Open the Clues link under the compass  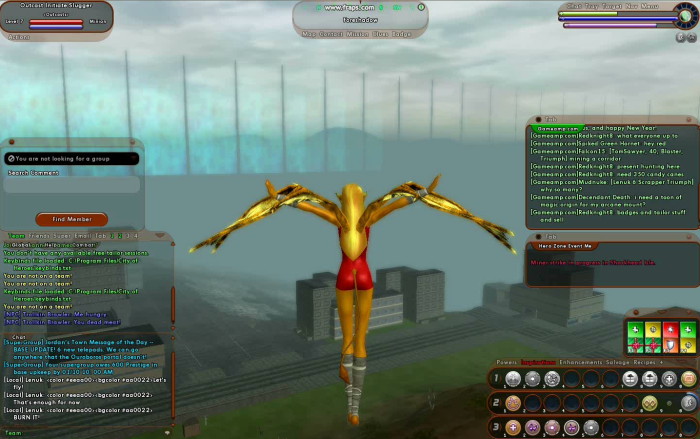[381, 33]
